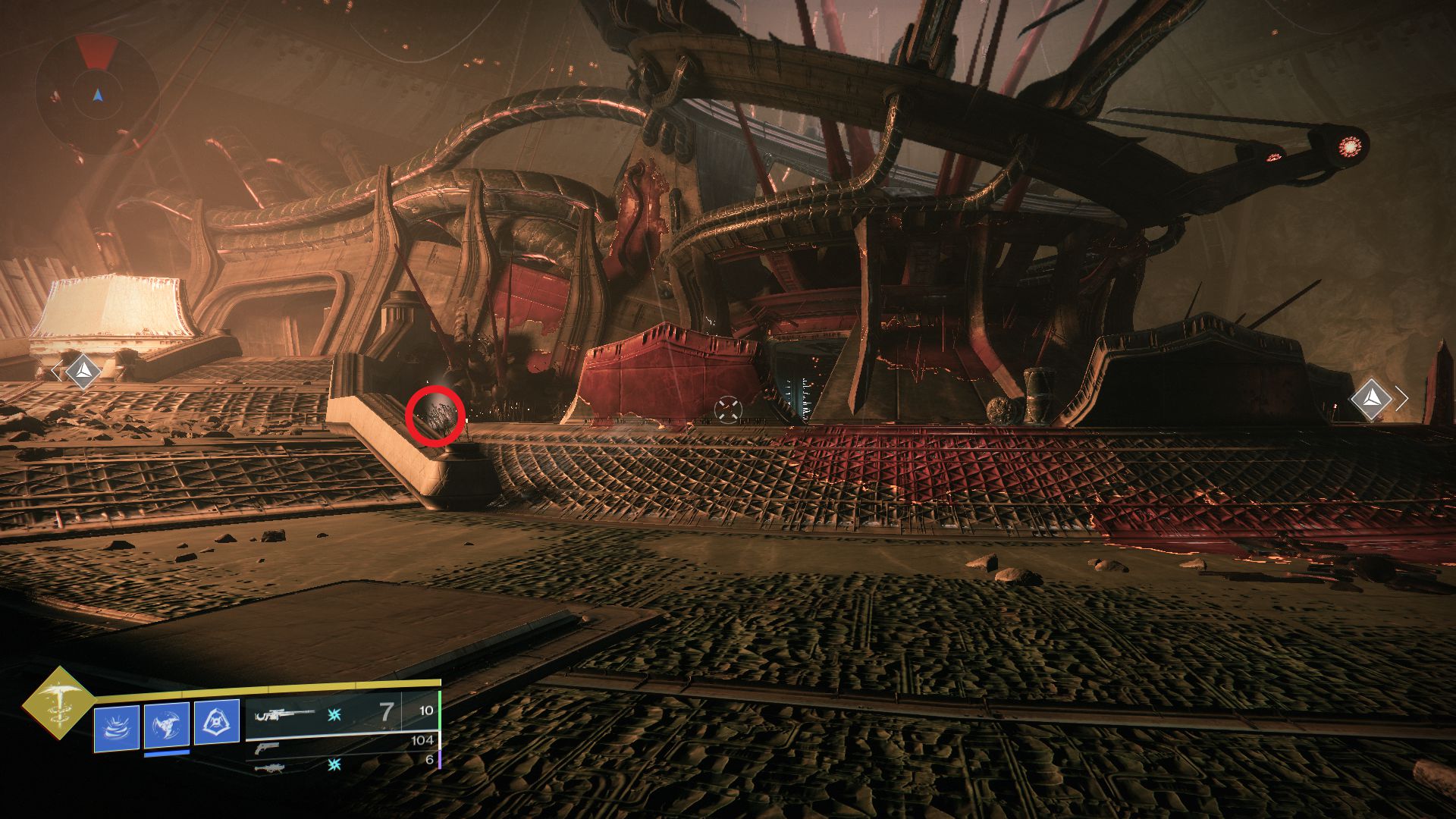Click the X-shaped waypoint marker mid-screen
The height and width of the screenshot is (819, 1456).
tap(729, 408)
